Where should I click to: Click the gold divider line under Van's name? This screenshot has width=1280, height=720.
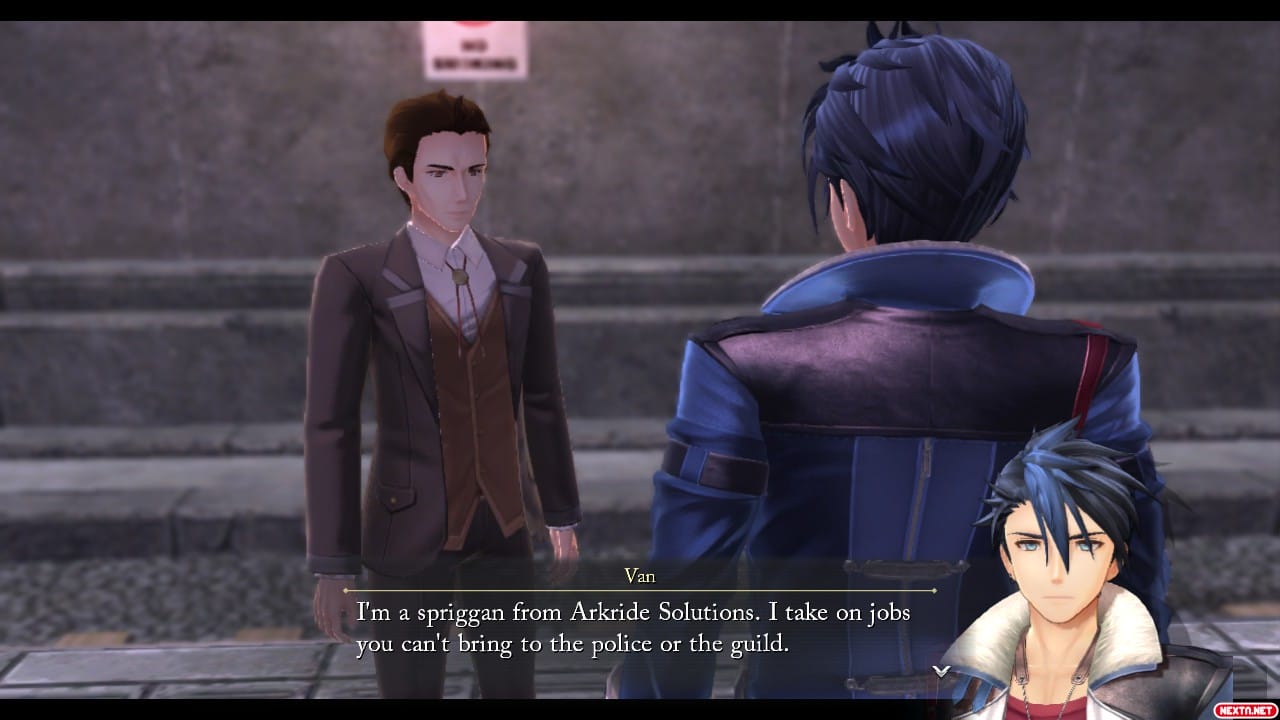pyautogui.click(x=640, y=589)
